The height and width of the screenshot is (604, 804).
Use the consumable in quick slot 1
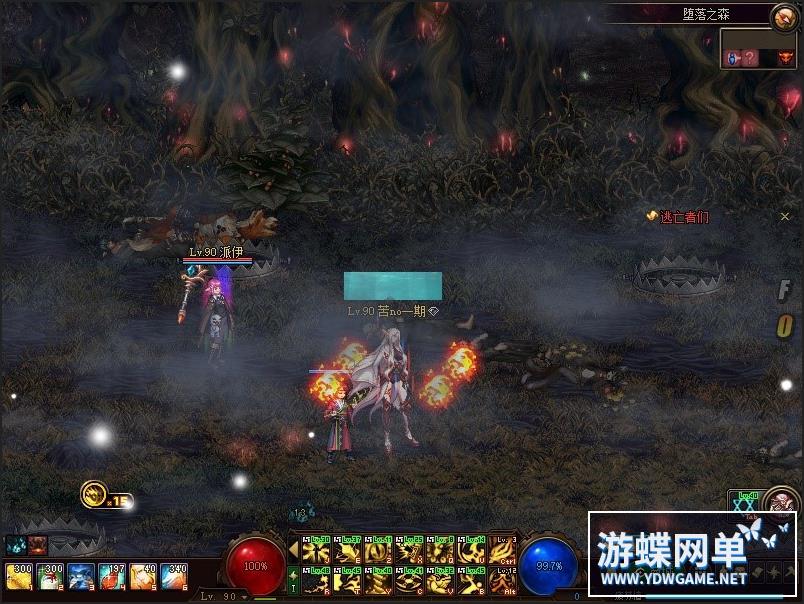(x=18, y=576)
